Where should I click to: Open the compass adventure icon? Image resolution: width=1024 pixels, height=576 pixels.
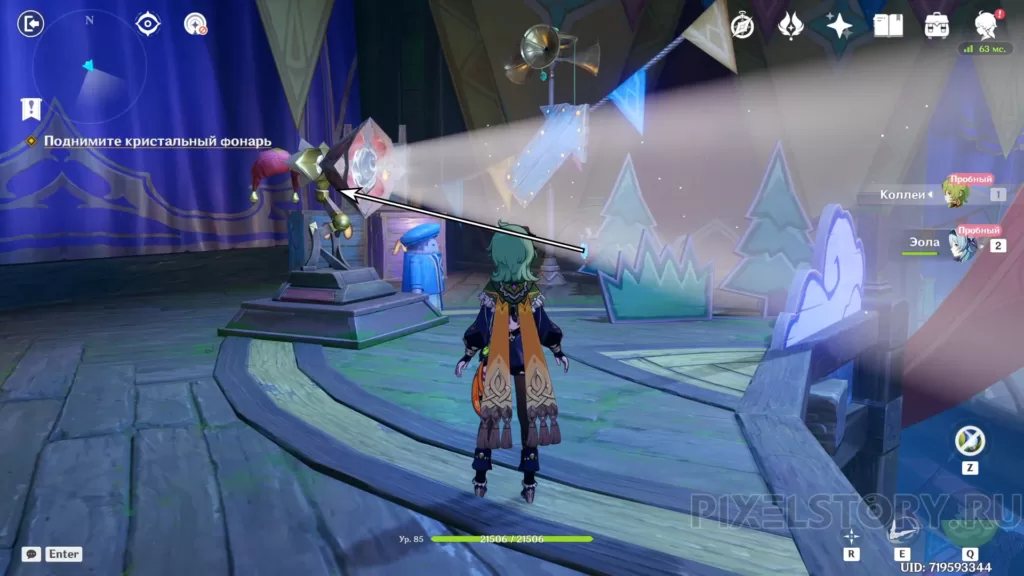click(742, 26)
